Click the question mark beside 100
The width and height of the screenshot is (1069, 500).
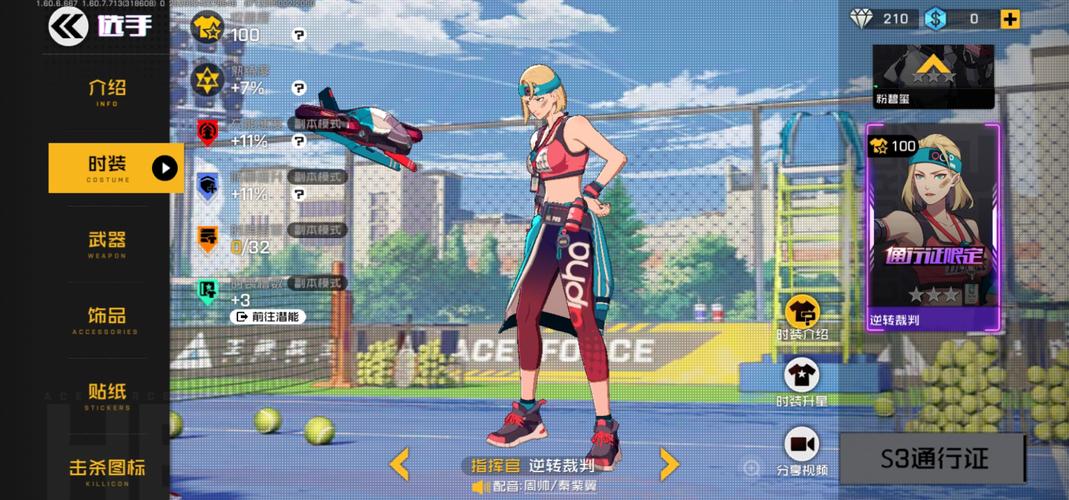(x=299, y=35)
